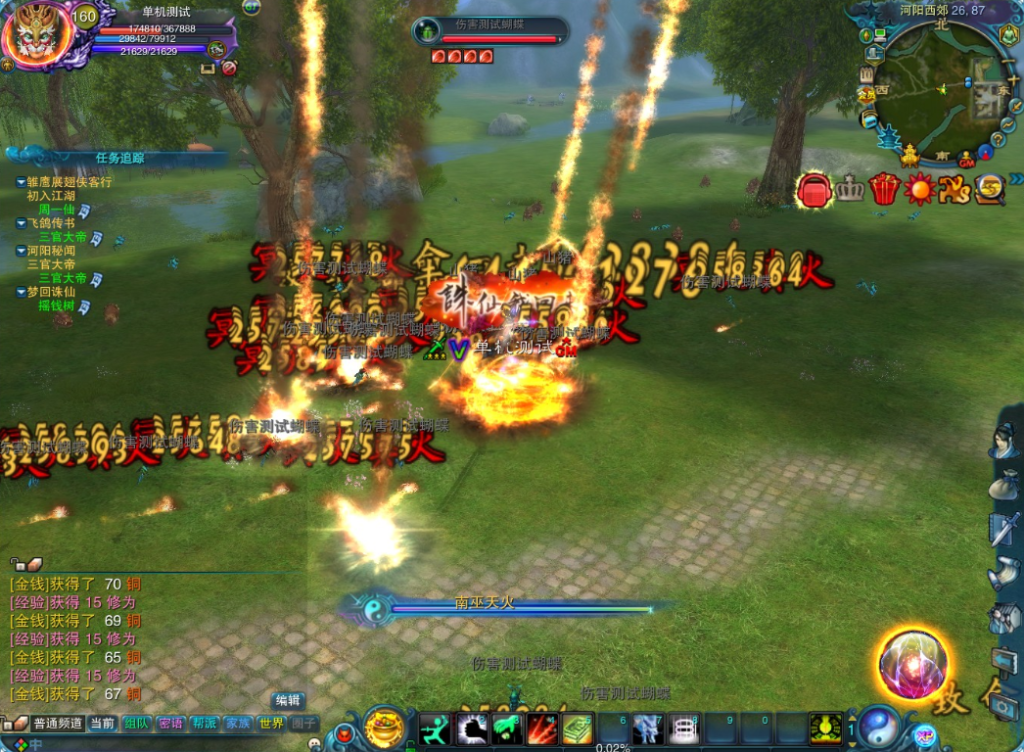Select the 当前 chat channel tab

coord(102,723)
